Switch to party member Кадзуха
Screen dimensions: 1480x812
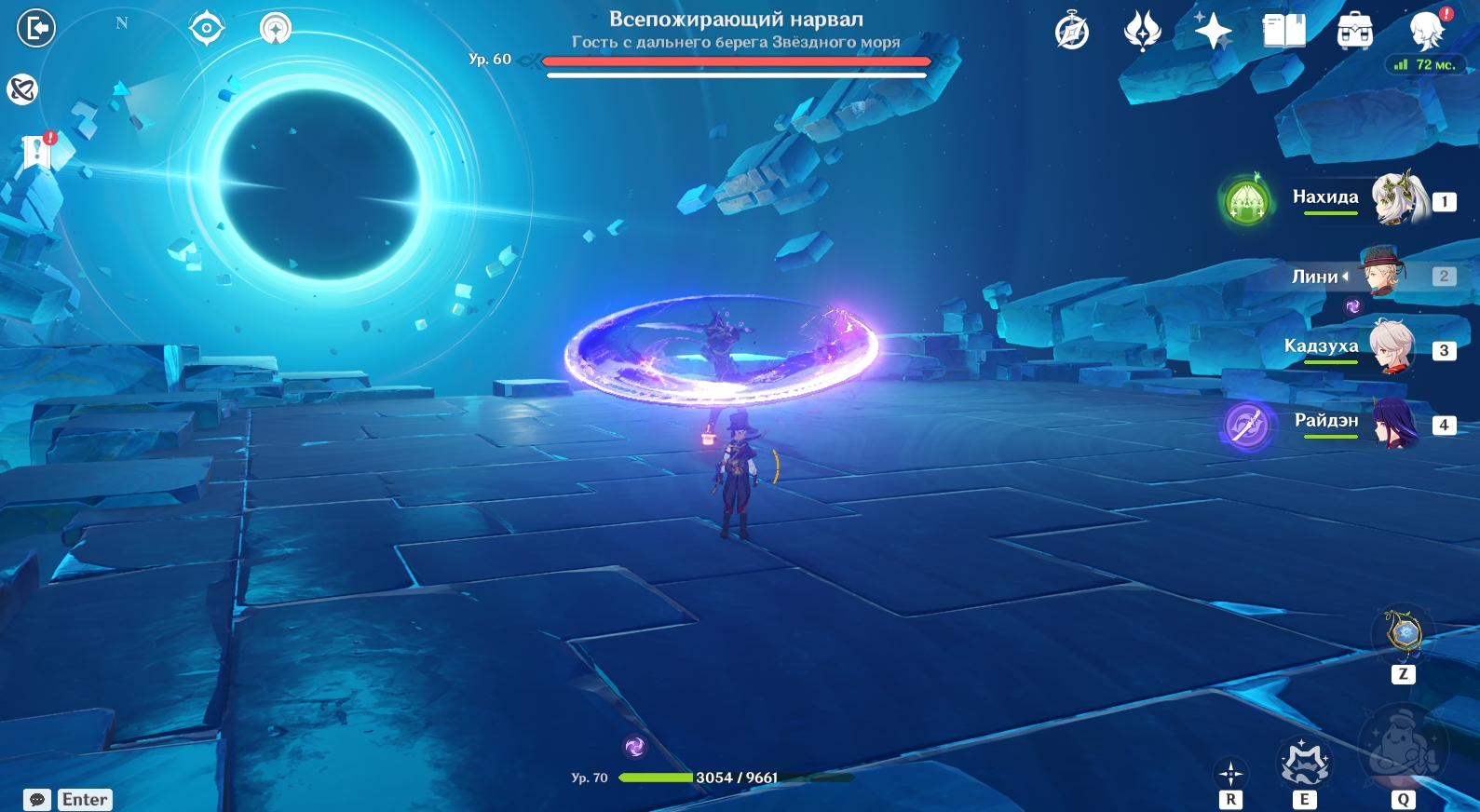(1392, 347)
